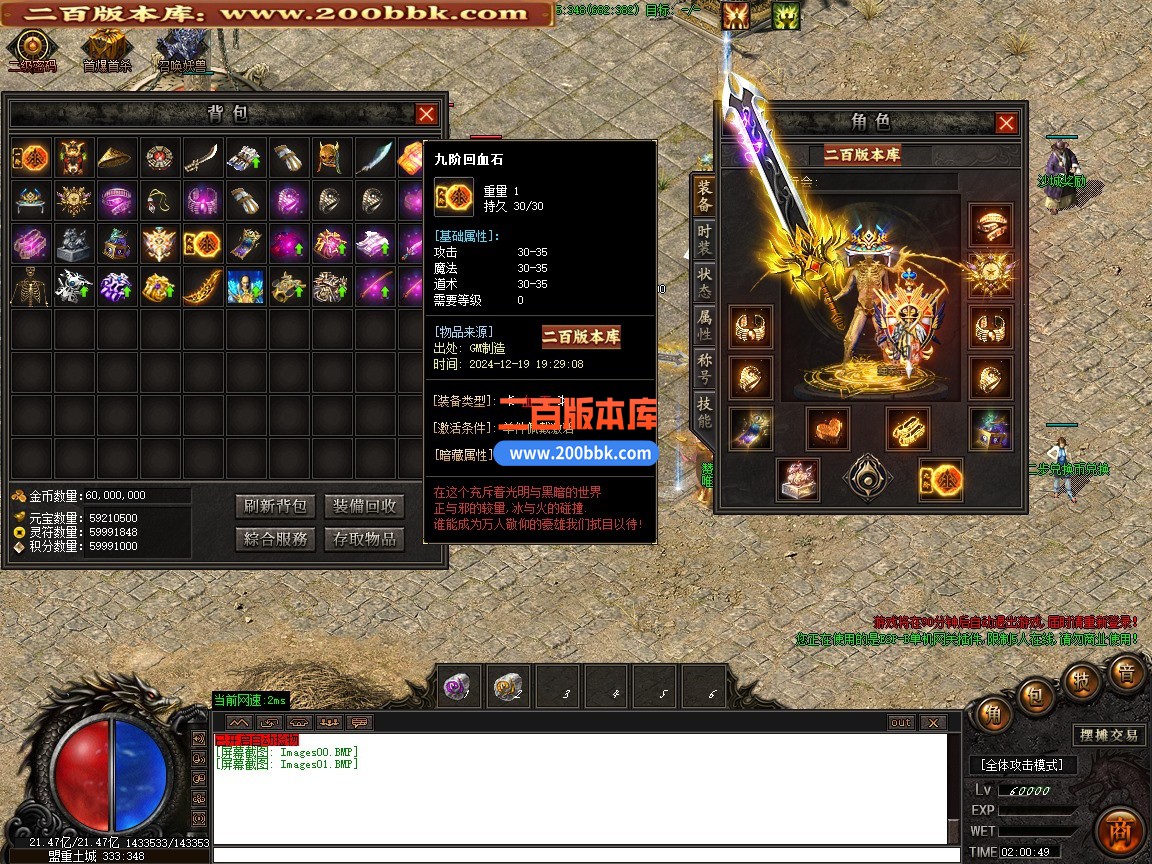Use the purple swirl stone in hotbar

tap(460, 687)
